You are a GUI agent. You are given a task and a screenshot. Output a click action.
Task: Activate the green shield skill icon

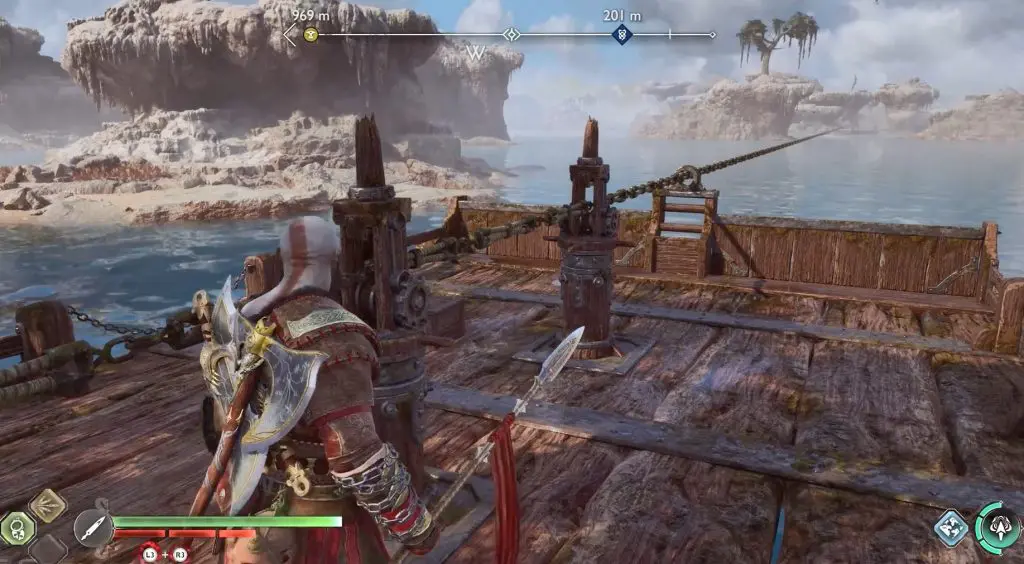(17, 527)
